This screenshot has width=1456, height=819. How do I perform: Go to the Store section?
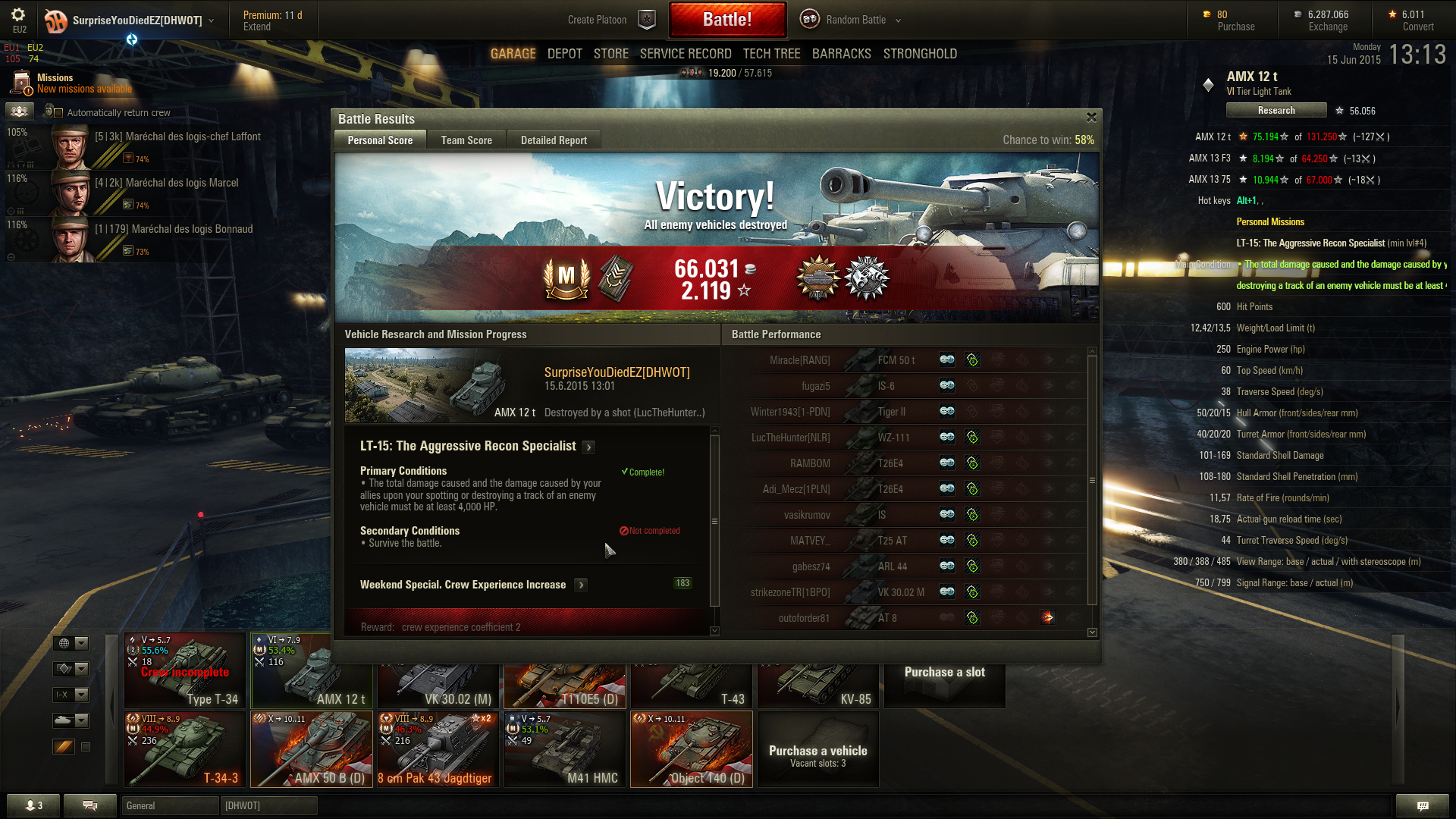[x=610, y=54]
